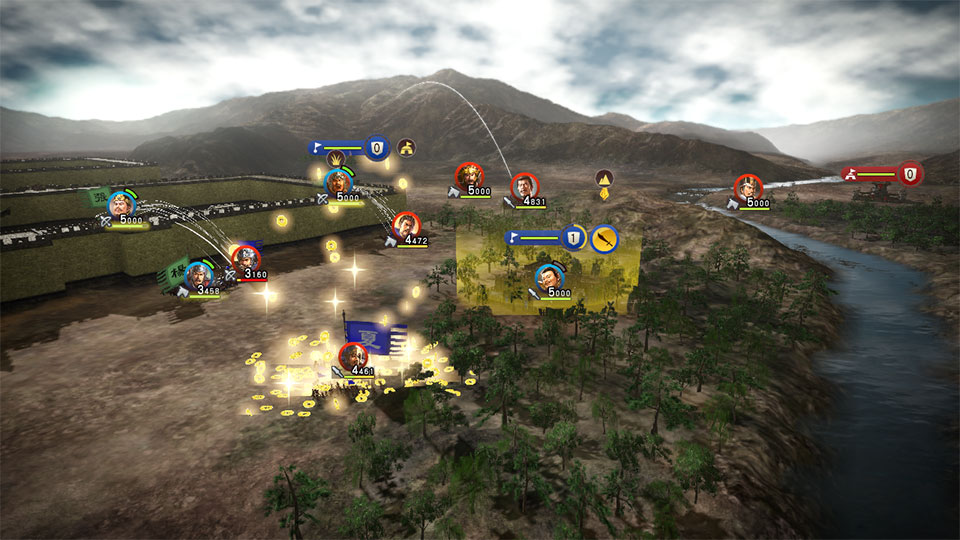
Task: Select the blue 5000-troop unit with the green flag
Action: click(122, 204)
